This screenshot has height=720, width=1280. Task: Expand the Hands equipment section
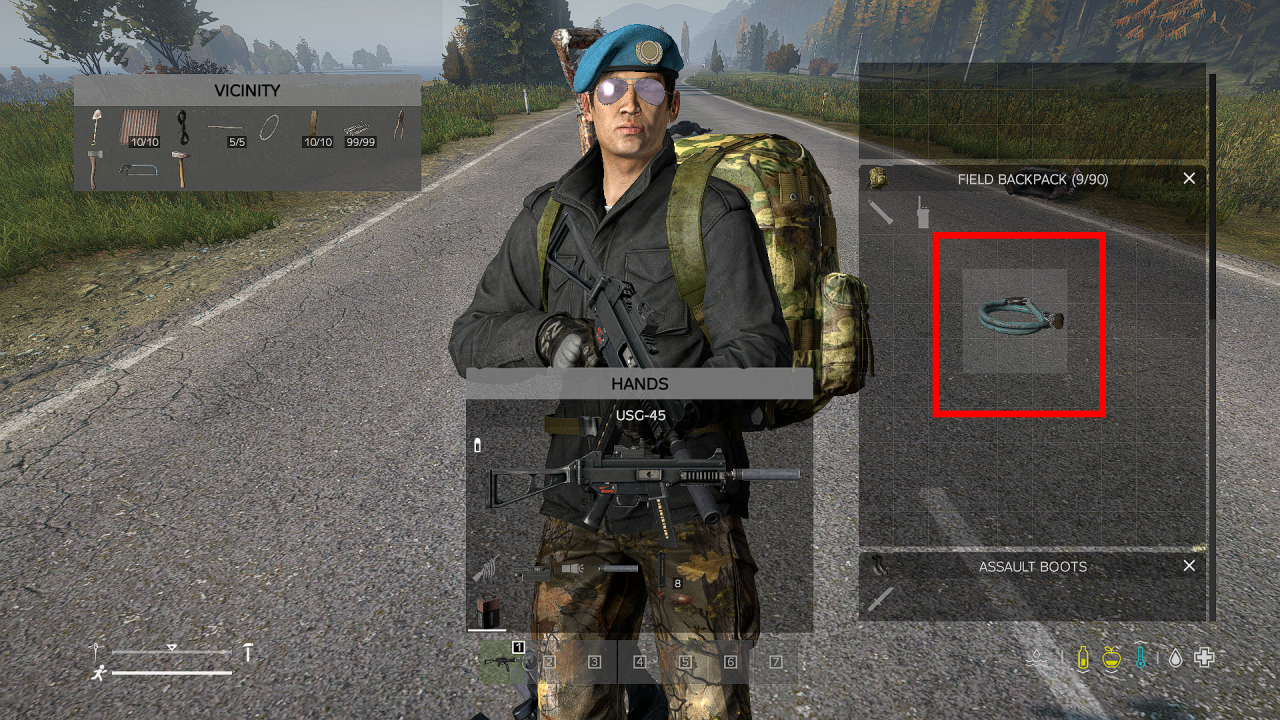coord(640,384)
